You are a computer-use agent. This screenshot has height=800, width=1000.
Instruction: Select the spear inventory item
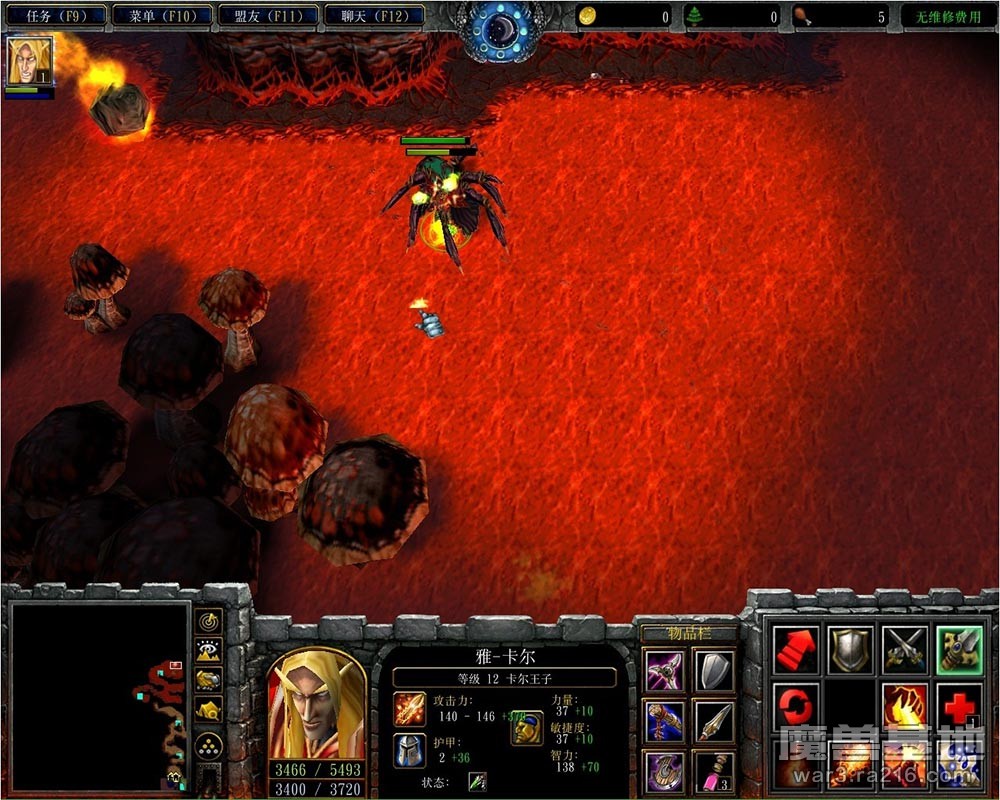pos(714,721)
